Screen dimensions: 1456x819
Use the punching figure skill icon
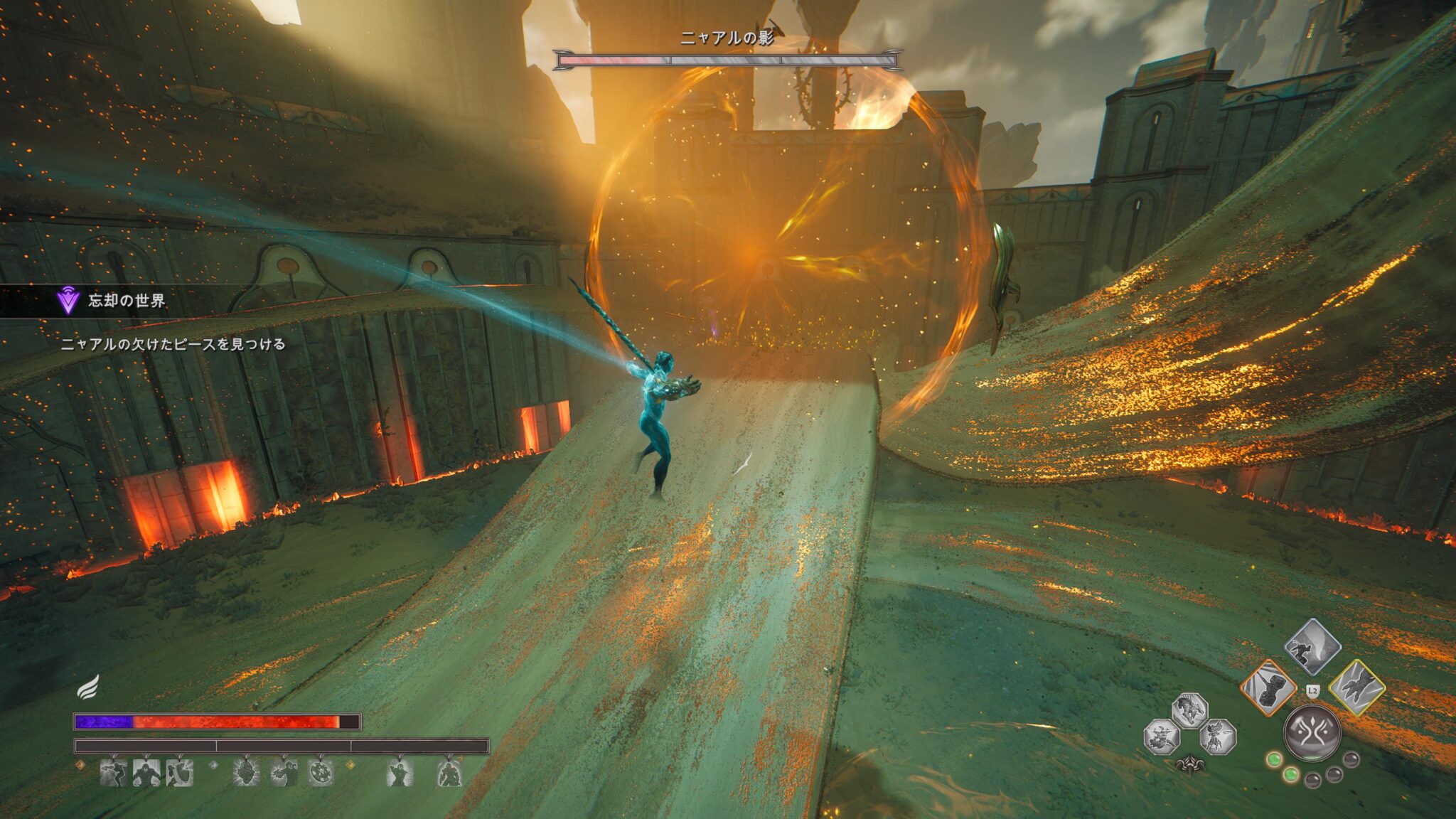(x=284, y=773)
